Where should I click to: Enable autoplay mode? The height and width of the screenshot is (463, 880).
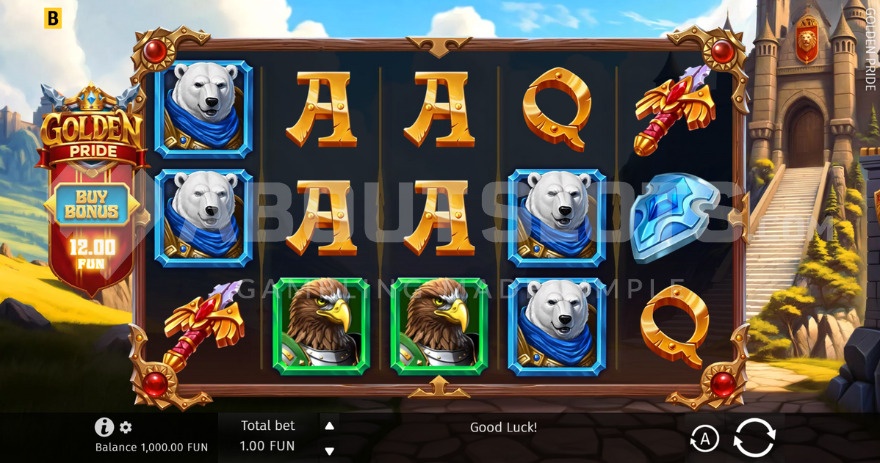pyautogui.click(x=704, y=438)
